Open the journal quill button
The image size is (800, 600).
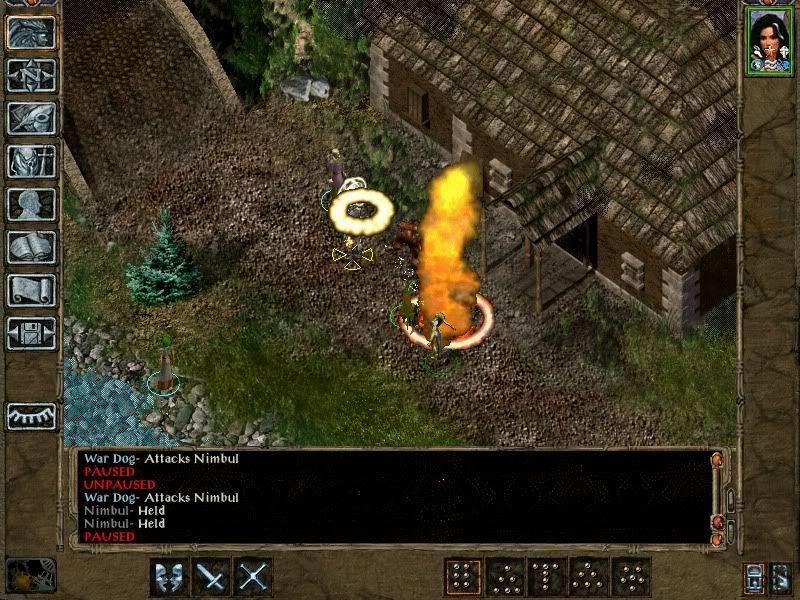click(31, 118)
